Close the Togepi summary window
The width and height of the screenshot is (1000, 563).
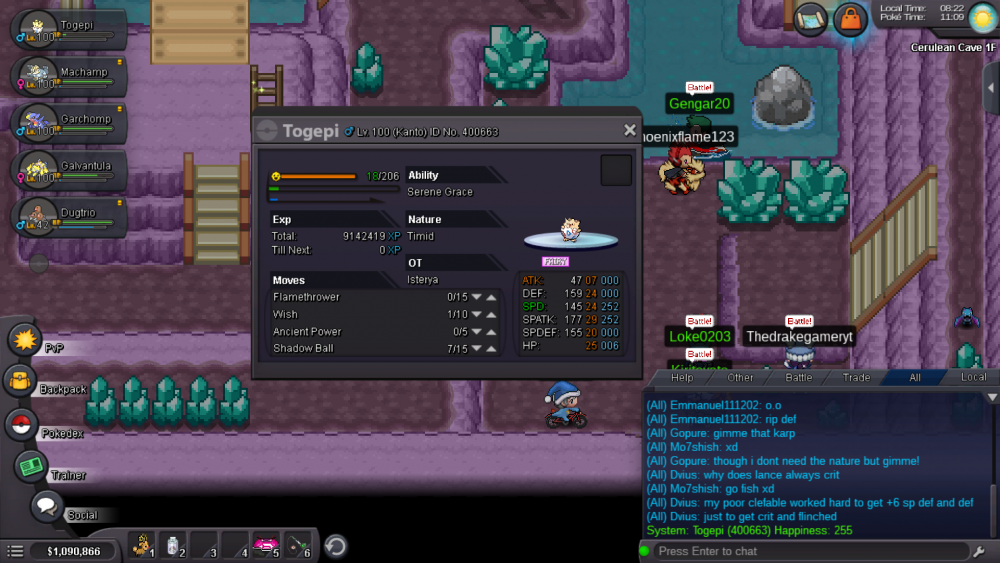tap(630, 130)
